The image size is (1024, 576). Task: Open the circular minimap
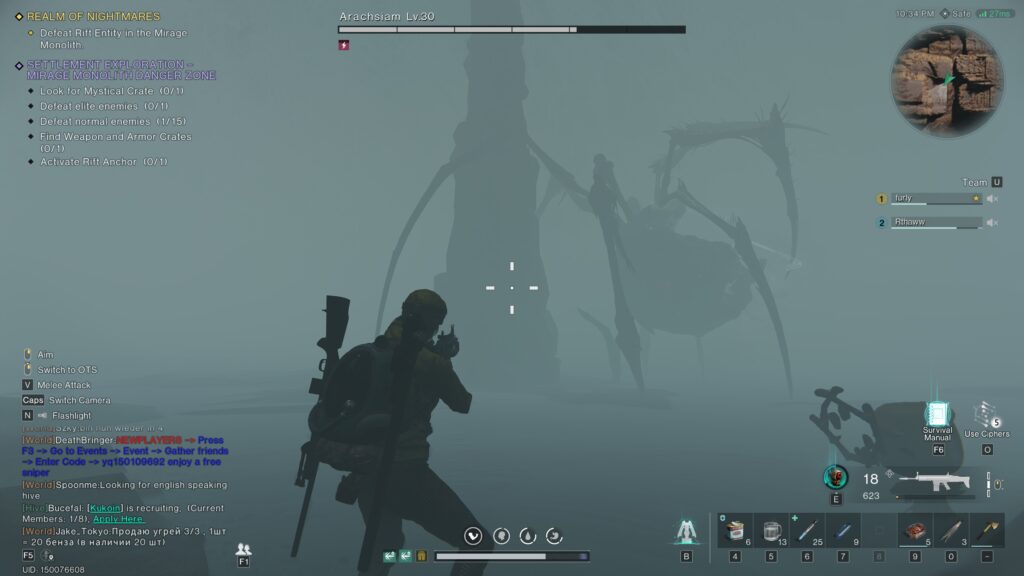(x=946, y=82)
